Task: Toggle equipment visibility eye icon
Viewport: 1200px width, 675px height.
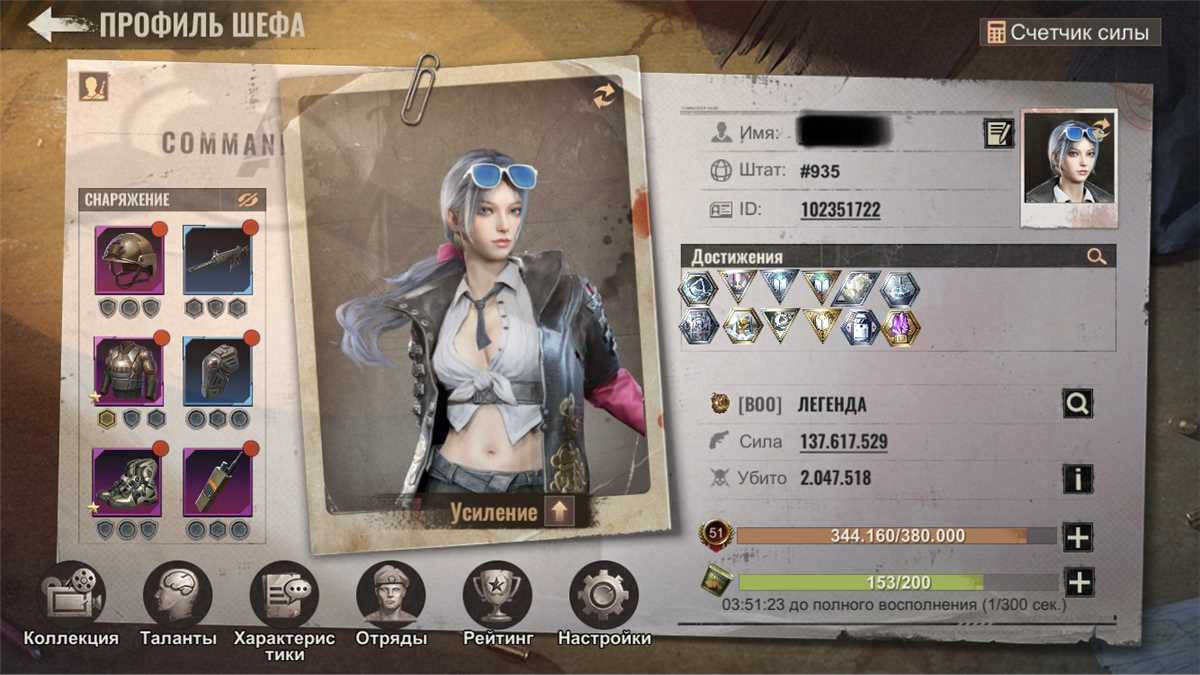Action: (248, 200)
